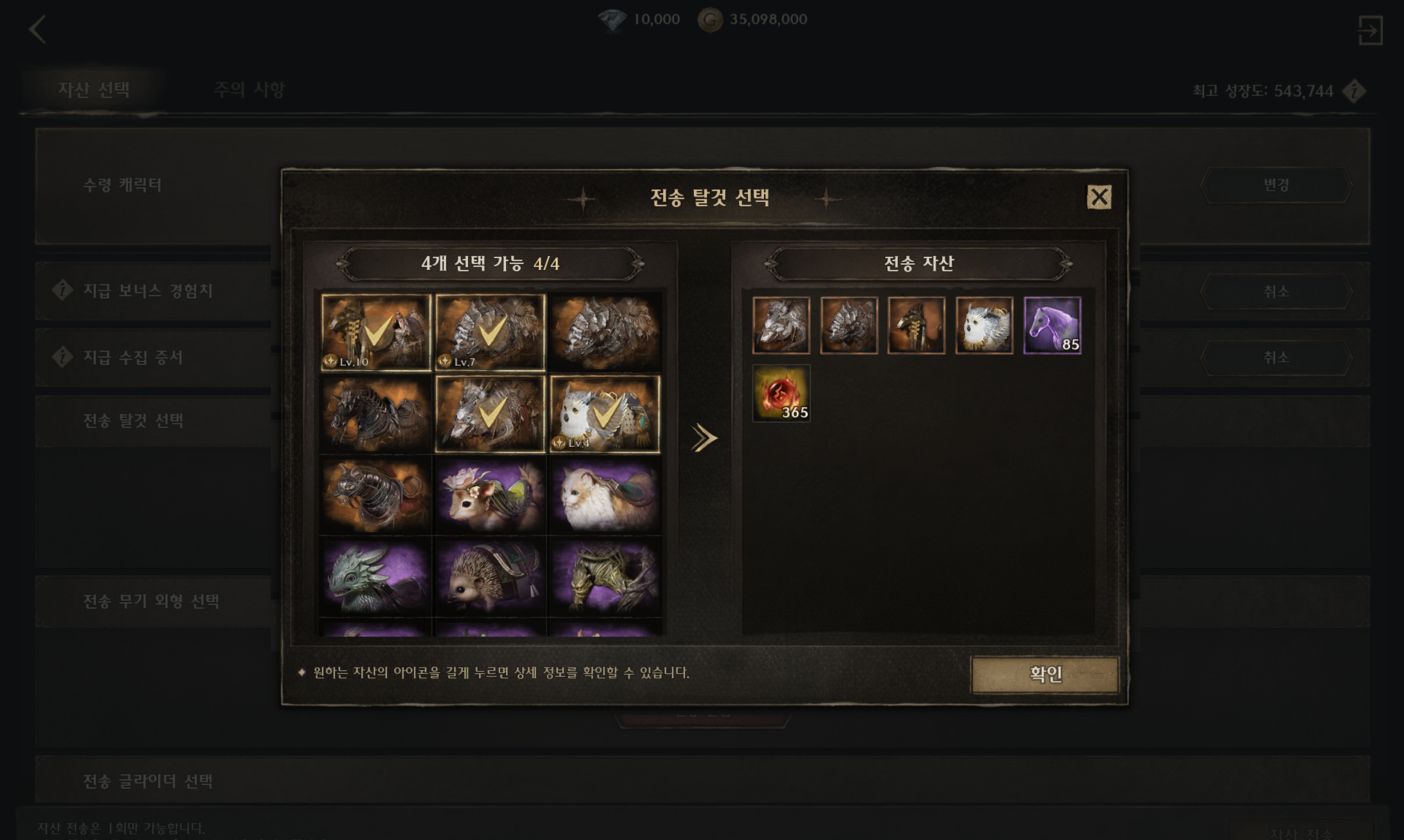
Task: Confirm the mount selection with 확인
Action: click(1045, 674)
